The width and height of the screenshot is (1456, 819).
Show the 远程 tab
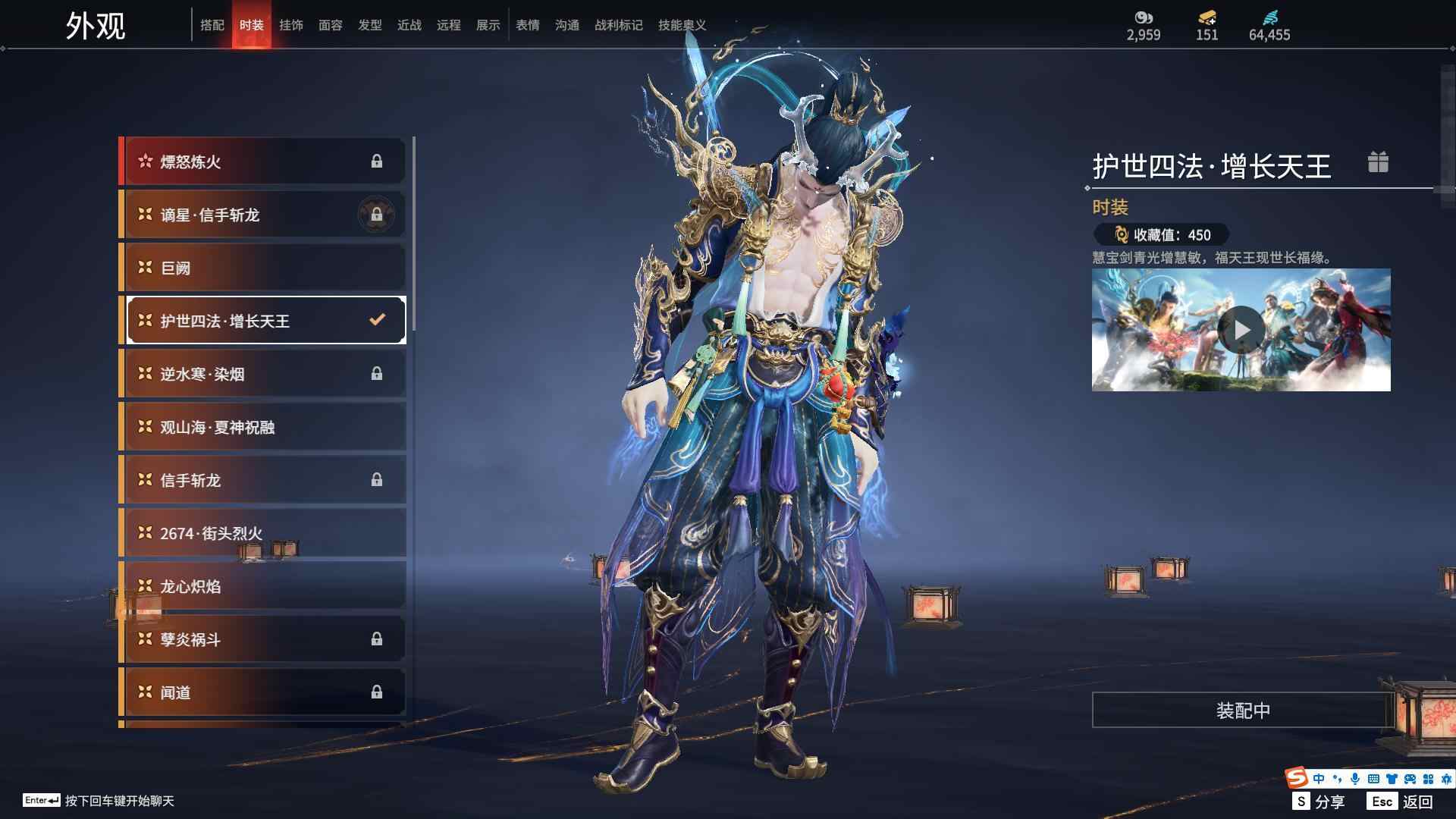[x=449, y=25]
